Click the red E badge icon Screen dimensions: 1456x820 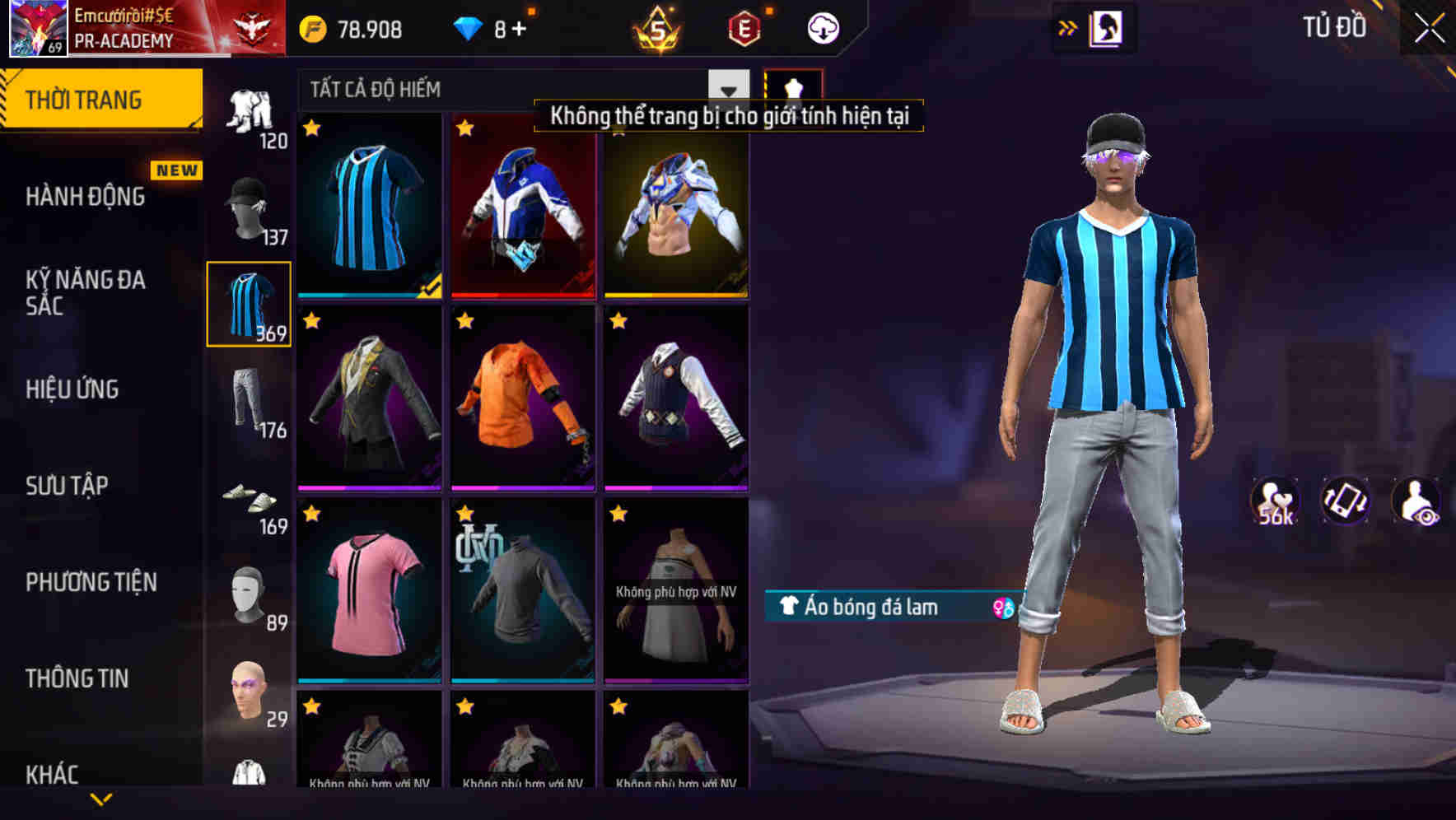[740, 27]
